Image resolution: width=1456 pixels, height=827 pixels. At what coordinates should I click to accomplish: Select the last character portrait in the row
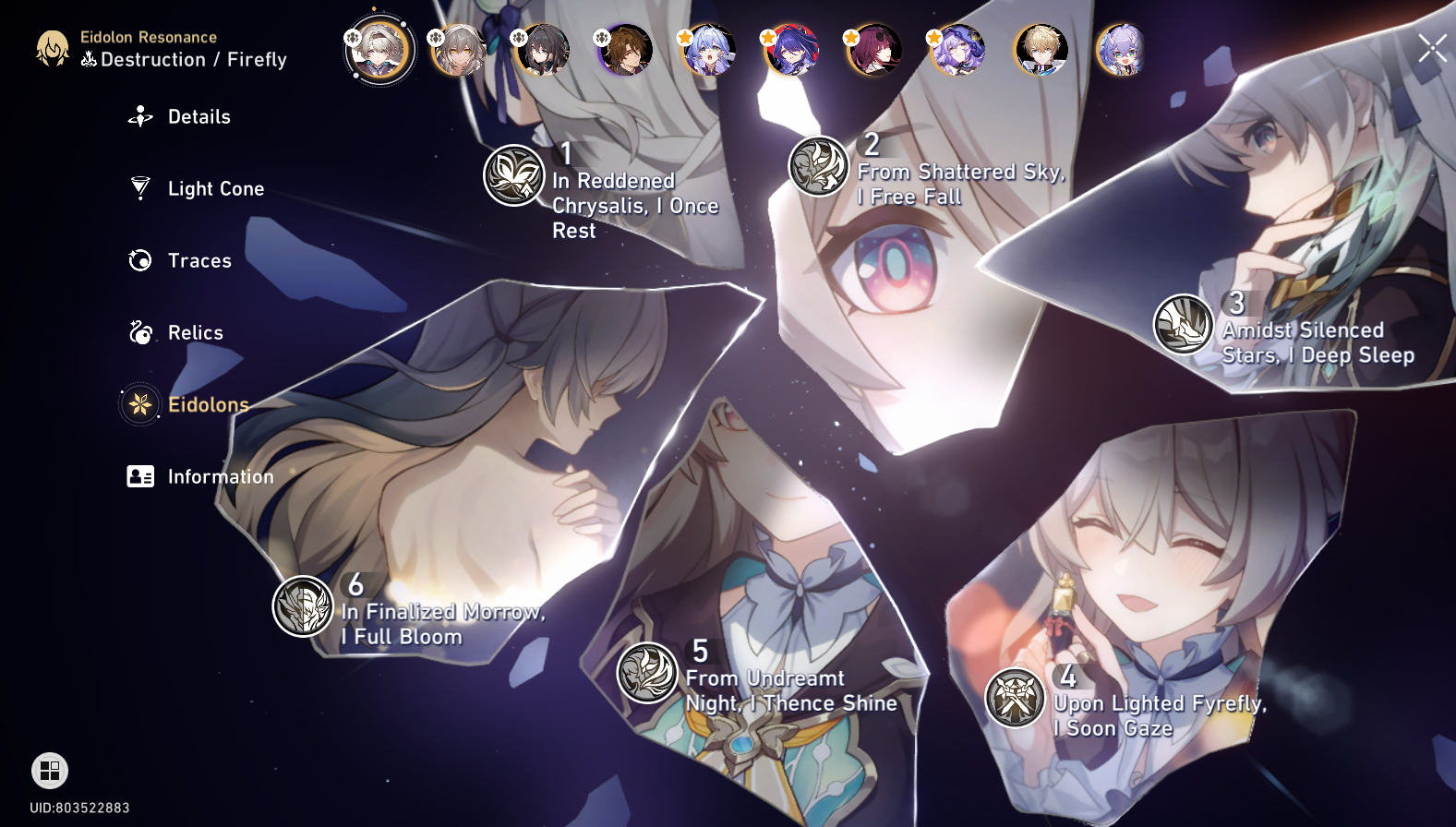pos(1120,49)
